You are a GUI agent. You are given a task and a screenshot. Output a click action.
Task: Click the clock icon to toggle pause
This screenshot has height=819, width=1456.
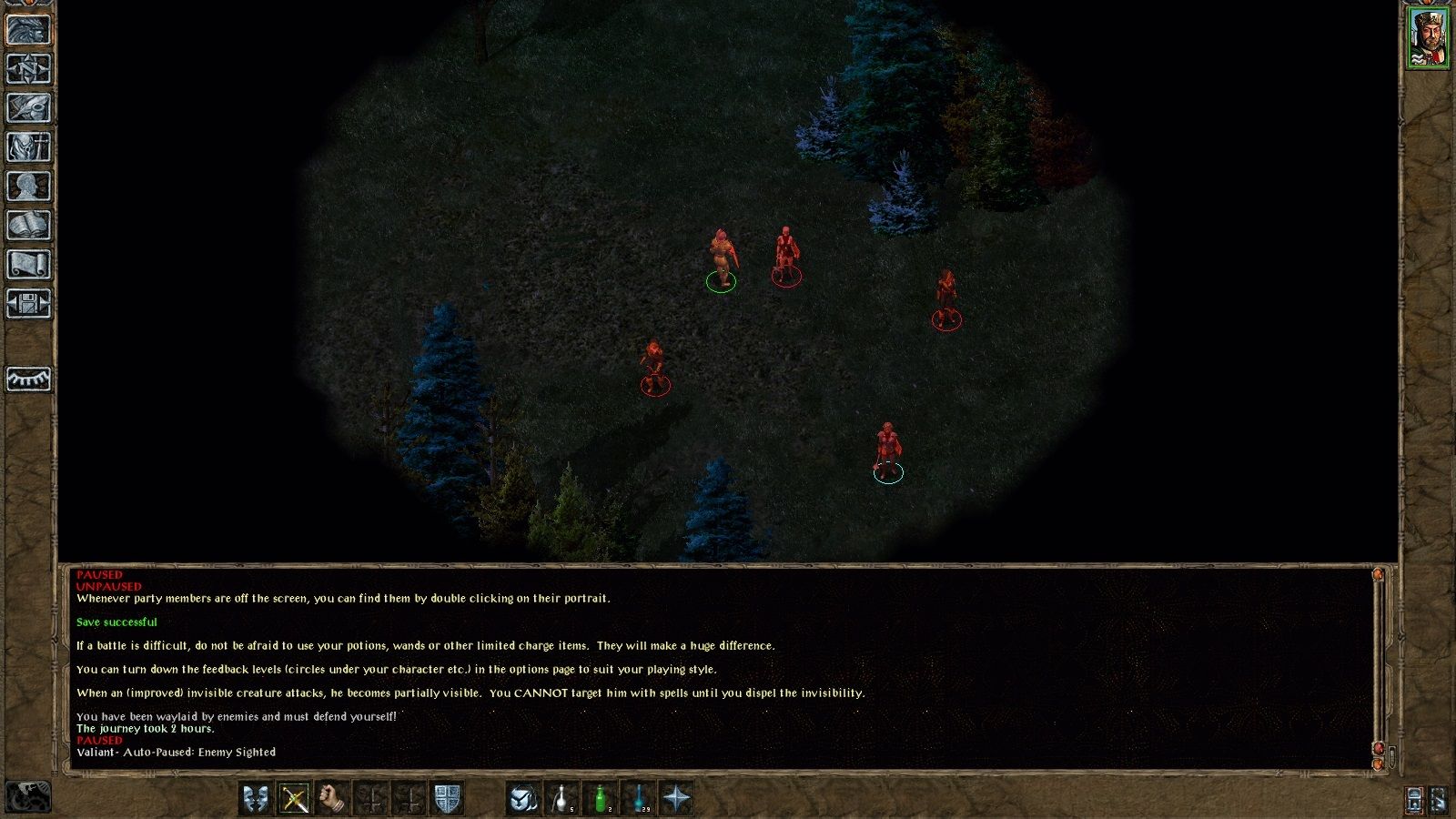click(28, 797)
